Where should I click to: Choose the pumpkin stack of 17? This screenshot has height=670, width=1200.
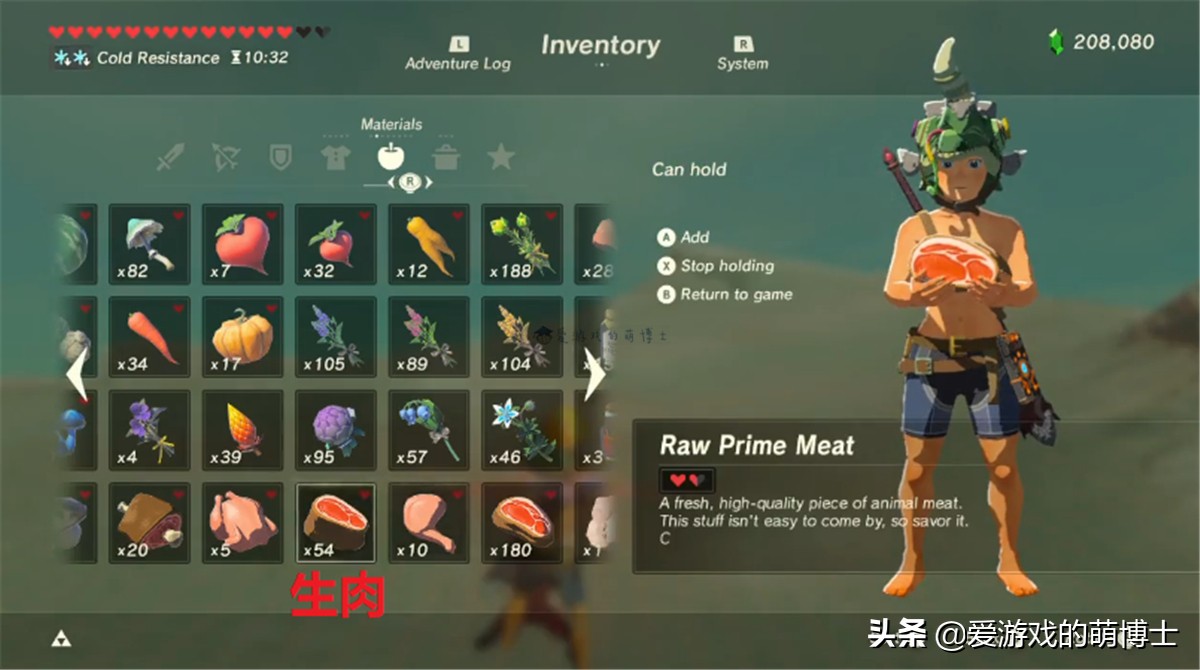coord(243,337)
